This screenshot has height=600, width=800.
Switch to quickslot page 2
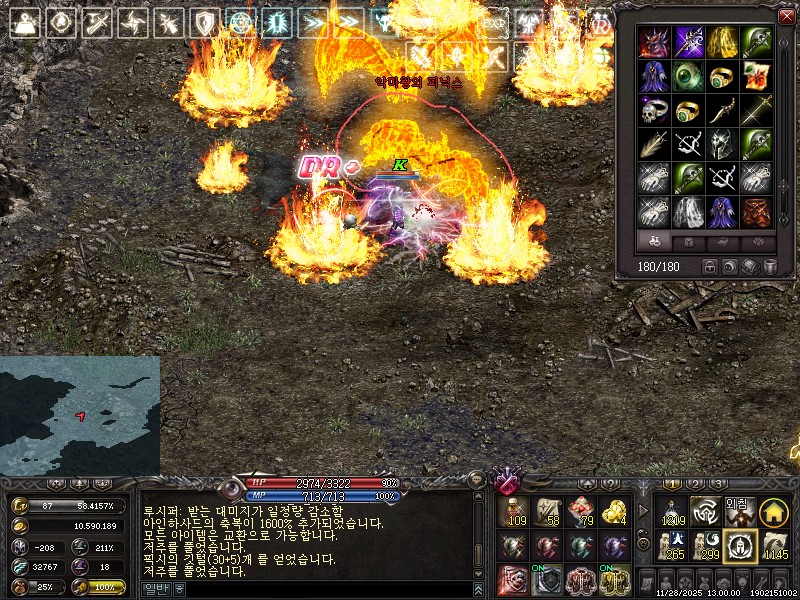coord(696,484)
